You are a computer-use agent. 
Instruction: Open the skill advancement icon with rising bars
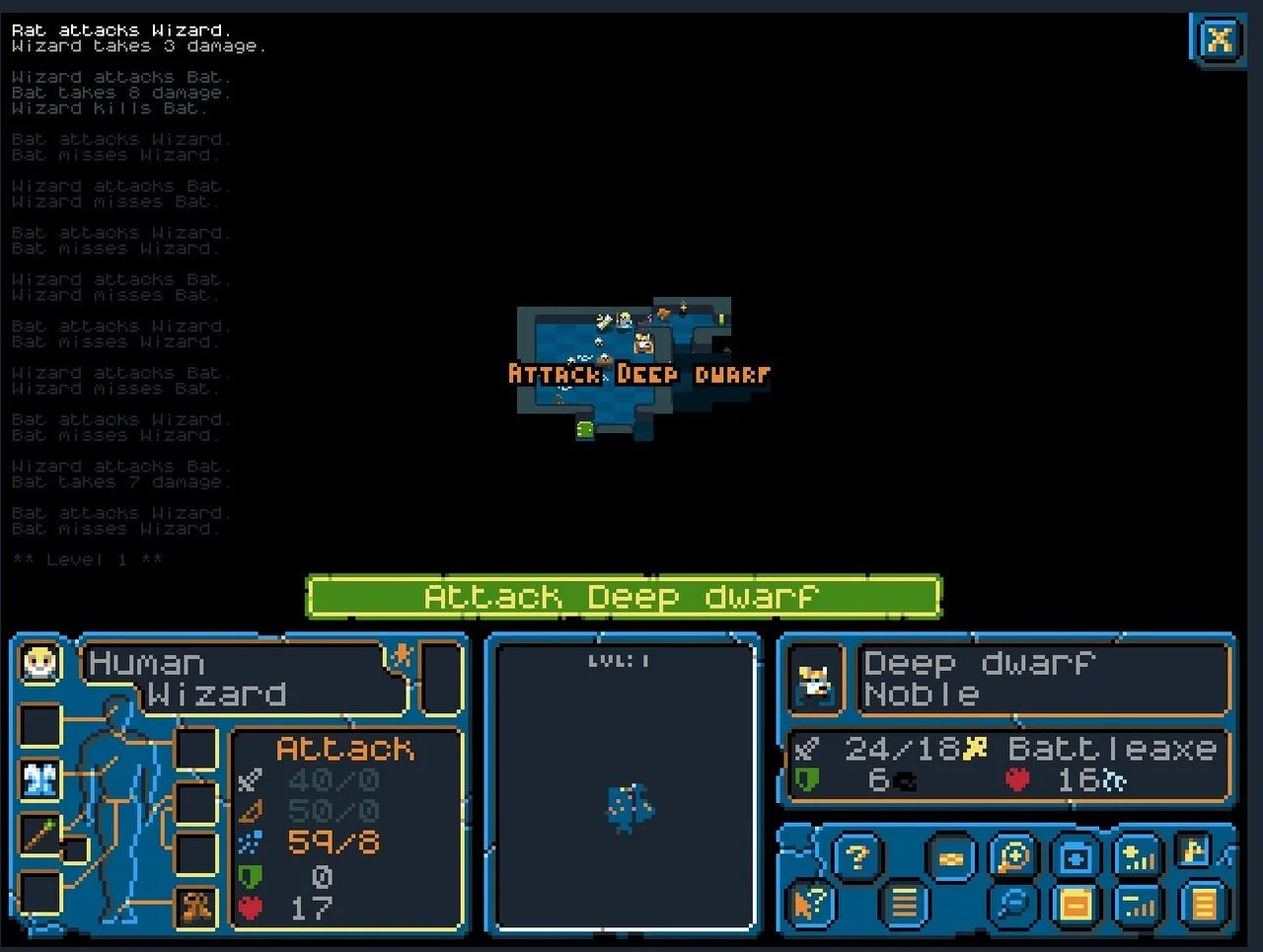[x=1138, y=857]
